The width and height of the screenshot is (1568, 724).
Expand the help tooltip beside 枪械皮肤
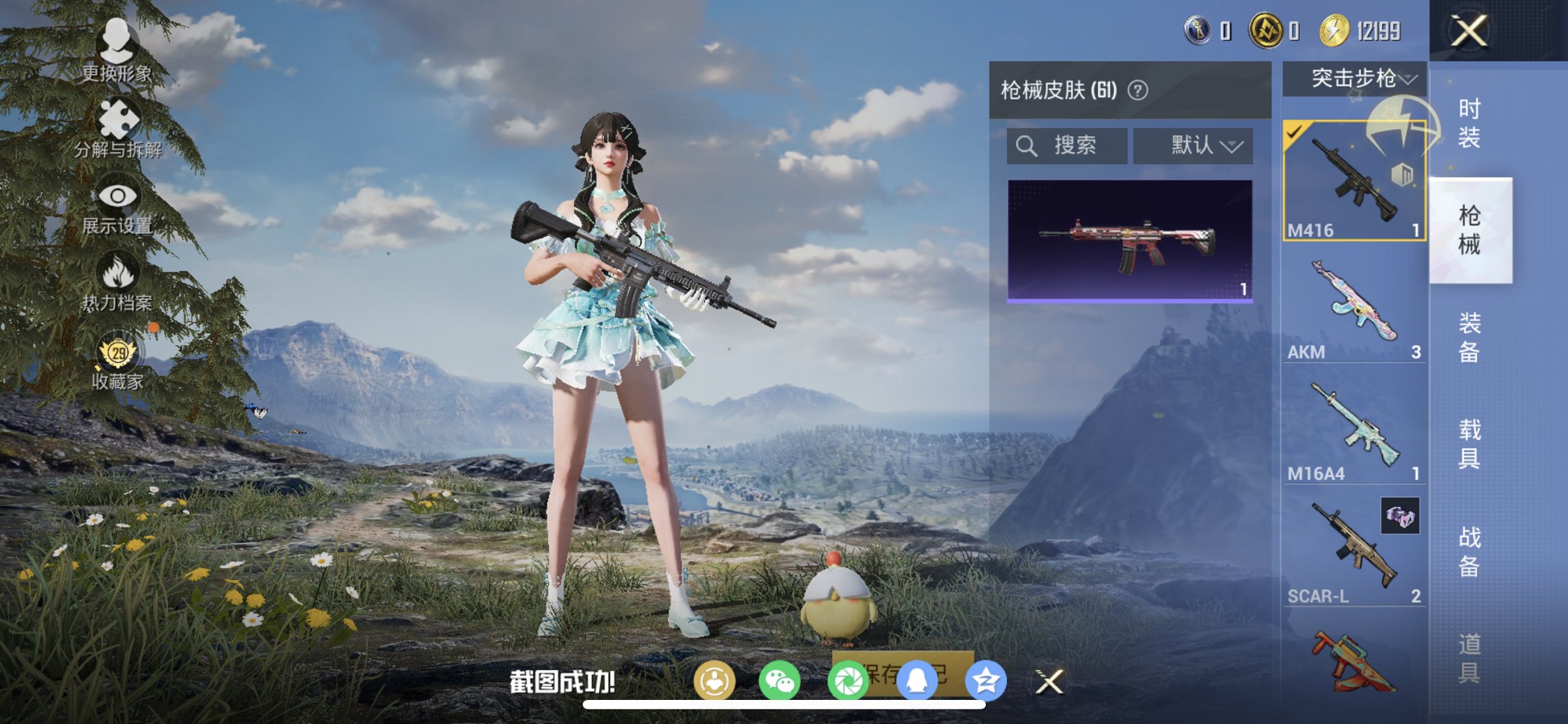tap(1137, 88)
